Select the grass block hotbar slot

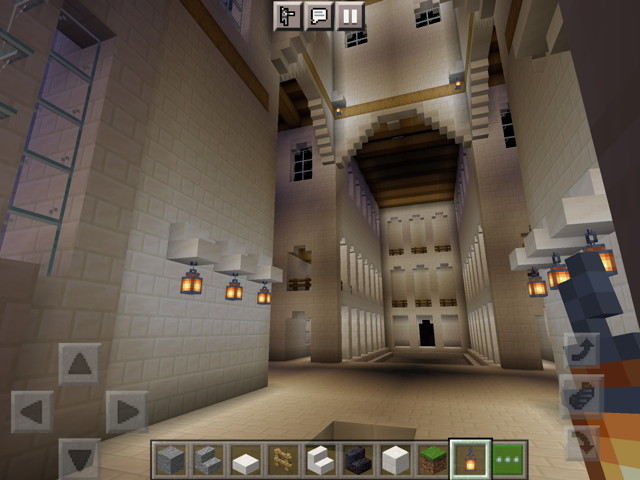(x=433, y=459)
